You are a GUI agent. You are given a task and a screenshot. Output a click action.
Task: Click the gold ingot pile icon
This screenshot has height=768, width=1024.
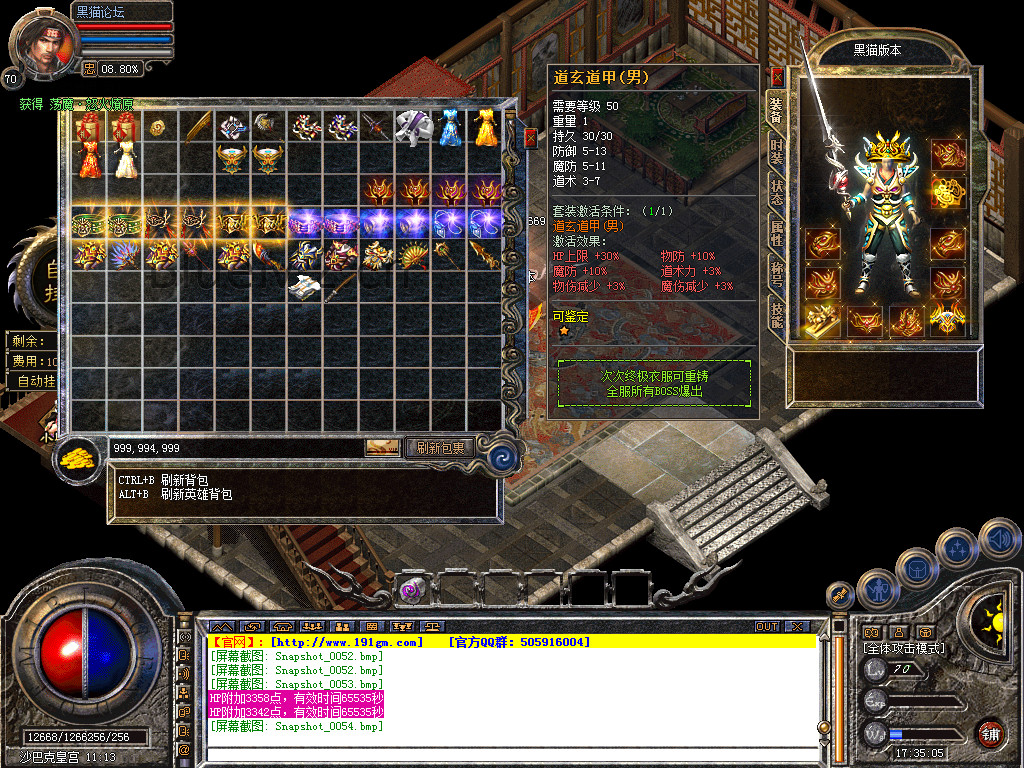point(77,457)
